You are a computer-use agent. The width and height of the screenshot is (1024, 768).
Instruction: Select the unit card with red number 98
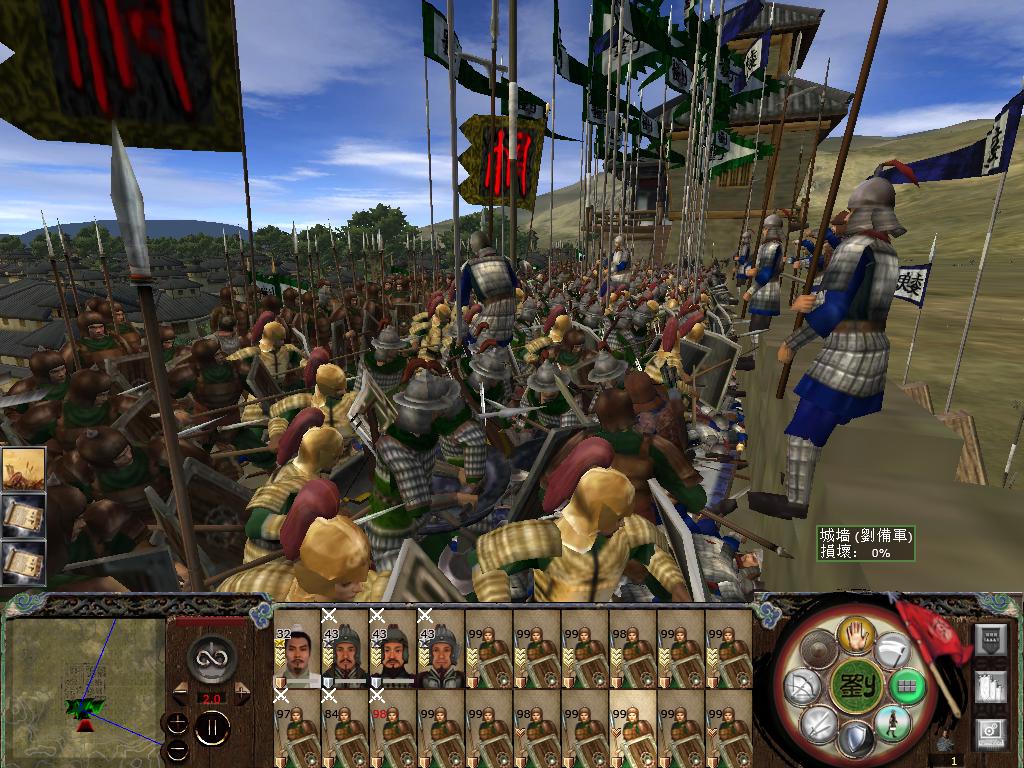click(x=393, y=731)
